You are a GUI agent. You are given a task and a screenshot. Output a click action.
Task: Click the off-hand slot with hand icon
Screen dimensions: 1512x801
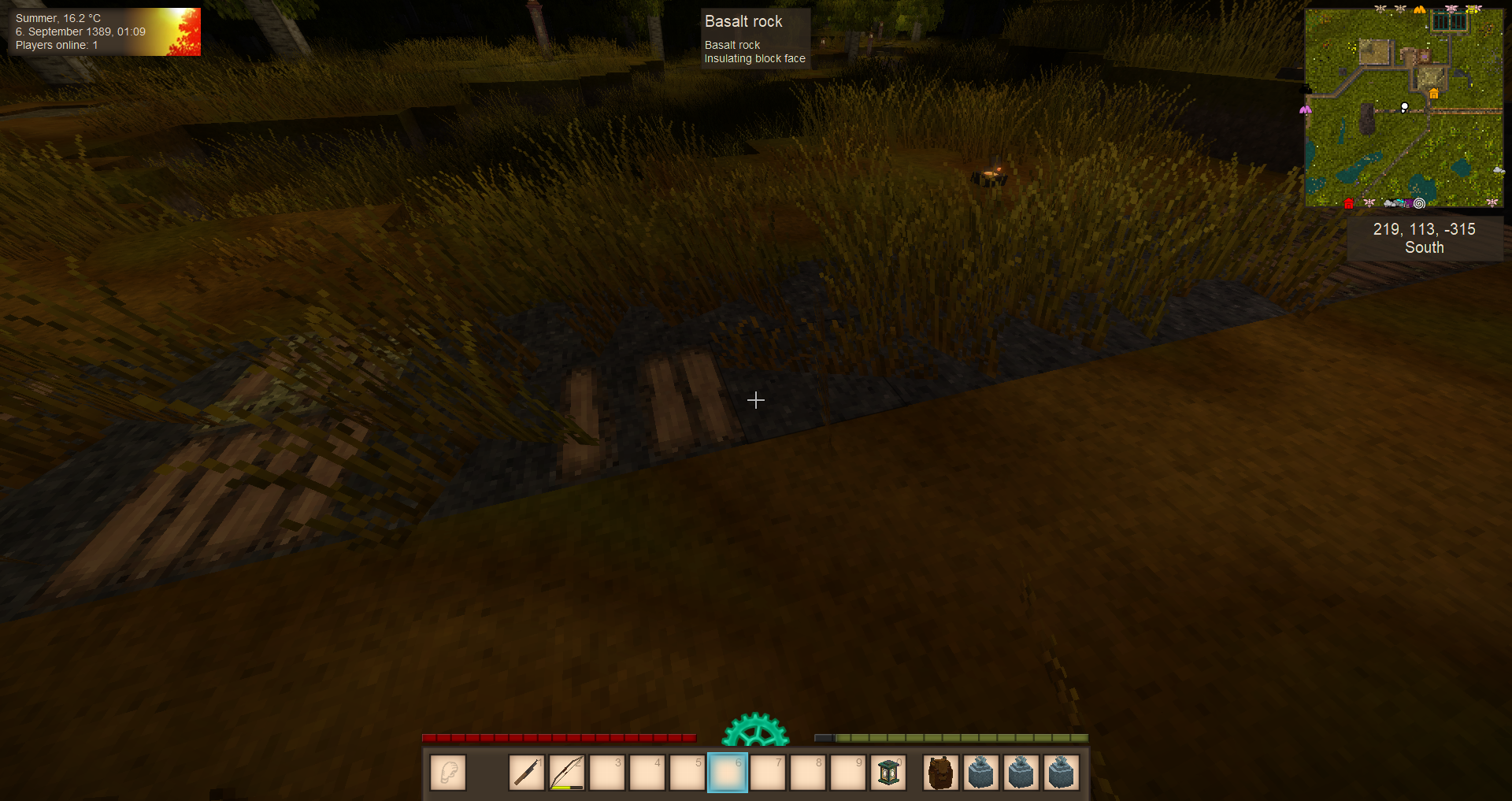pos(448,773)
